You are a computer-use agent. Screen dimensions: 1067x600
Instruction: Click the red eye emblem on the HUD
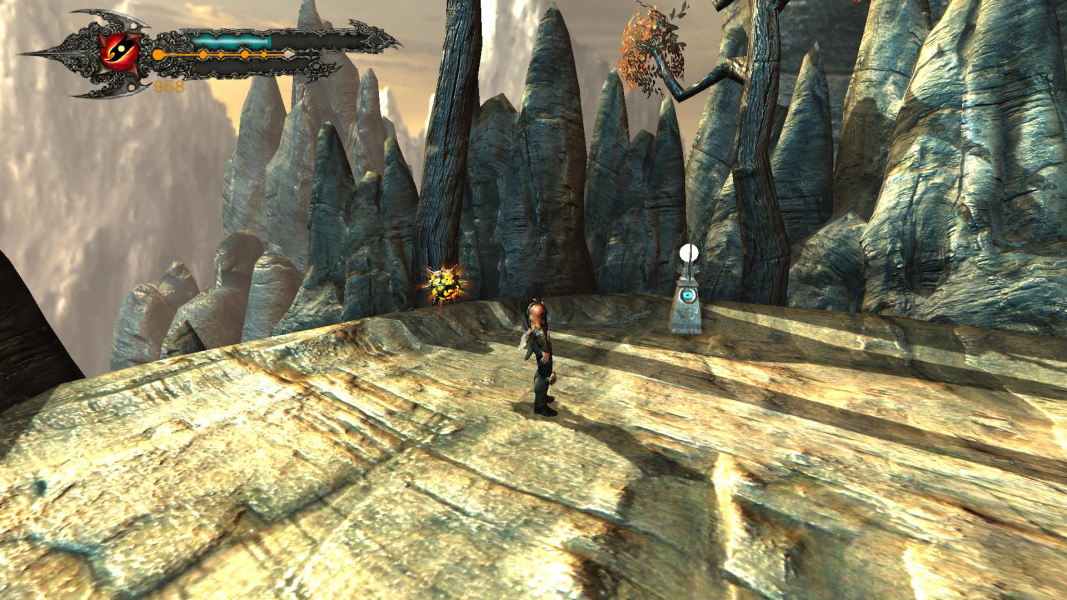(121, 50)
